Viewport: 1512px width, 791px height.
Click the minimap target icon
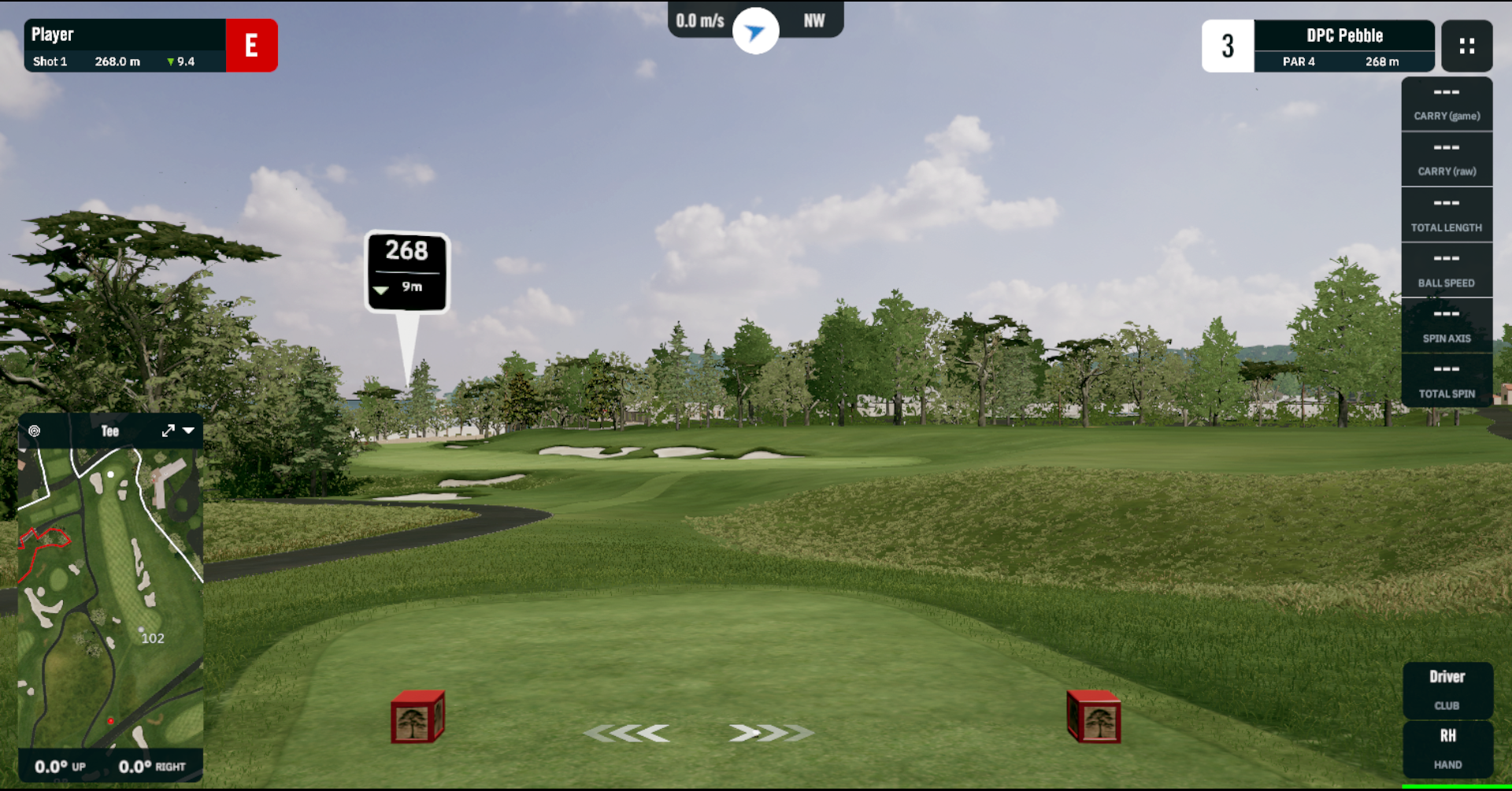click(35, 431)
